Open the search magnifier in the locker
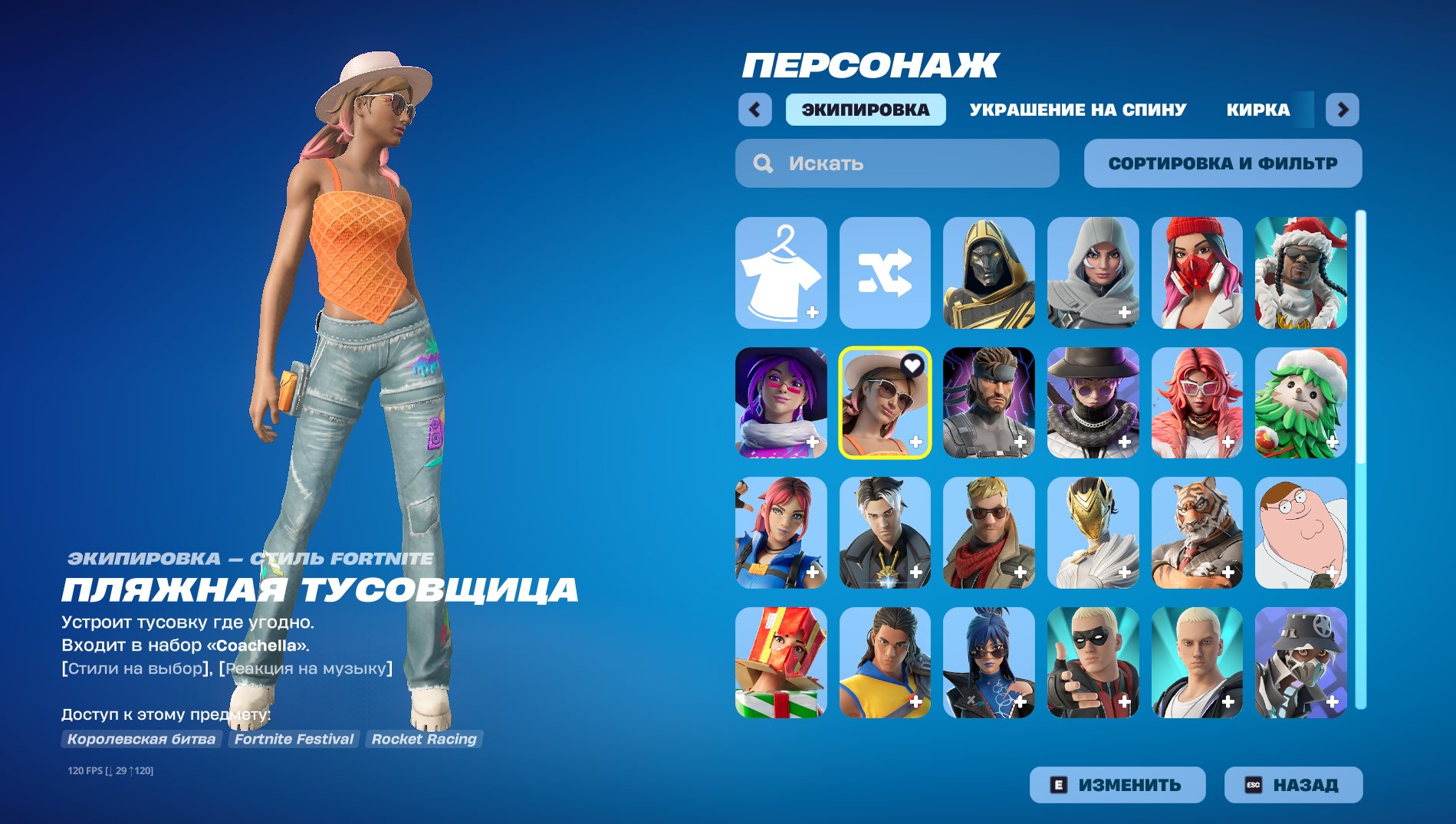This screenshot has height=824, width=1456. 761,163
